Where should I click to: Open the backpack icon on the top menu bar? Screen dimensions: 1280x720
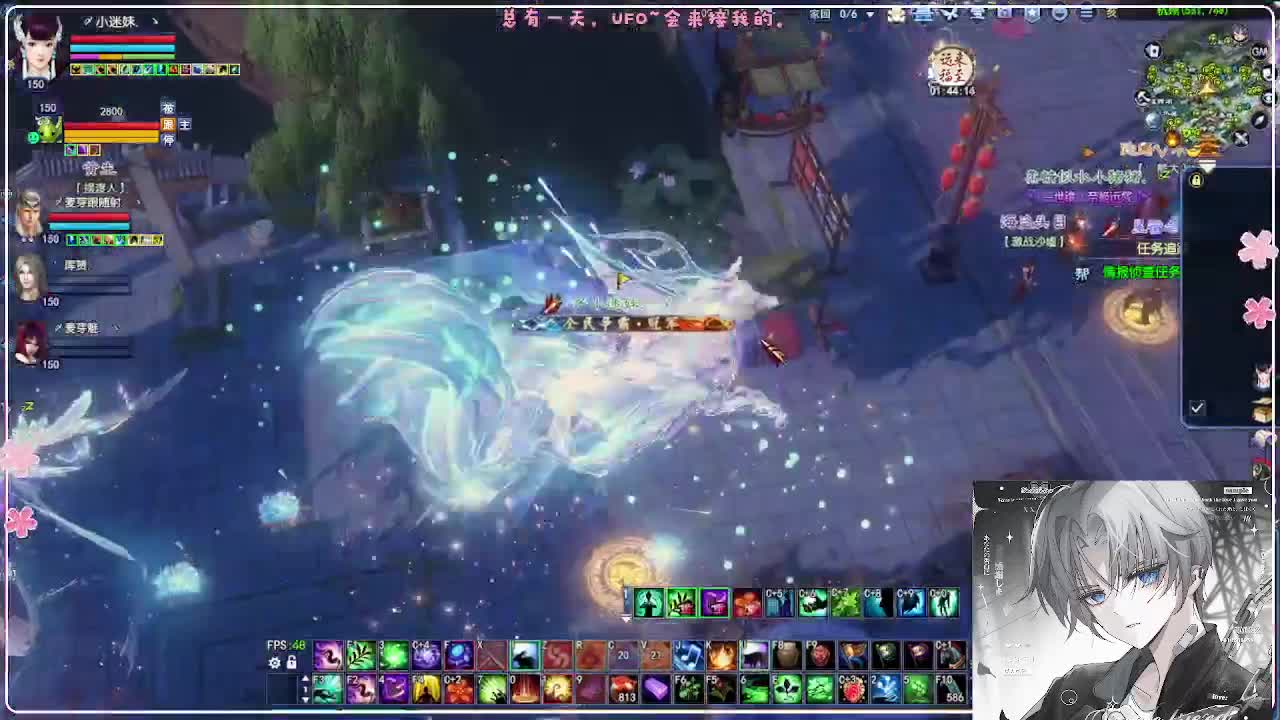1002,13
